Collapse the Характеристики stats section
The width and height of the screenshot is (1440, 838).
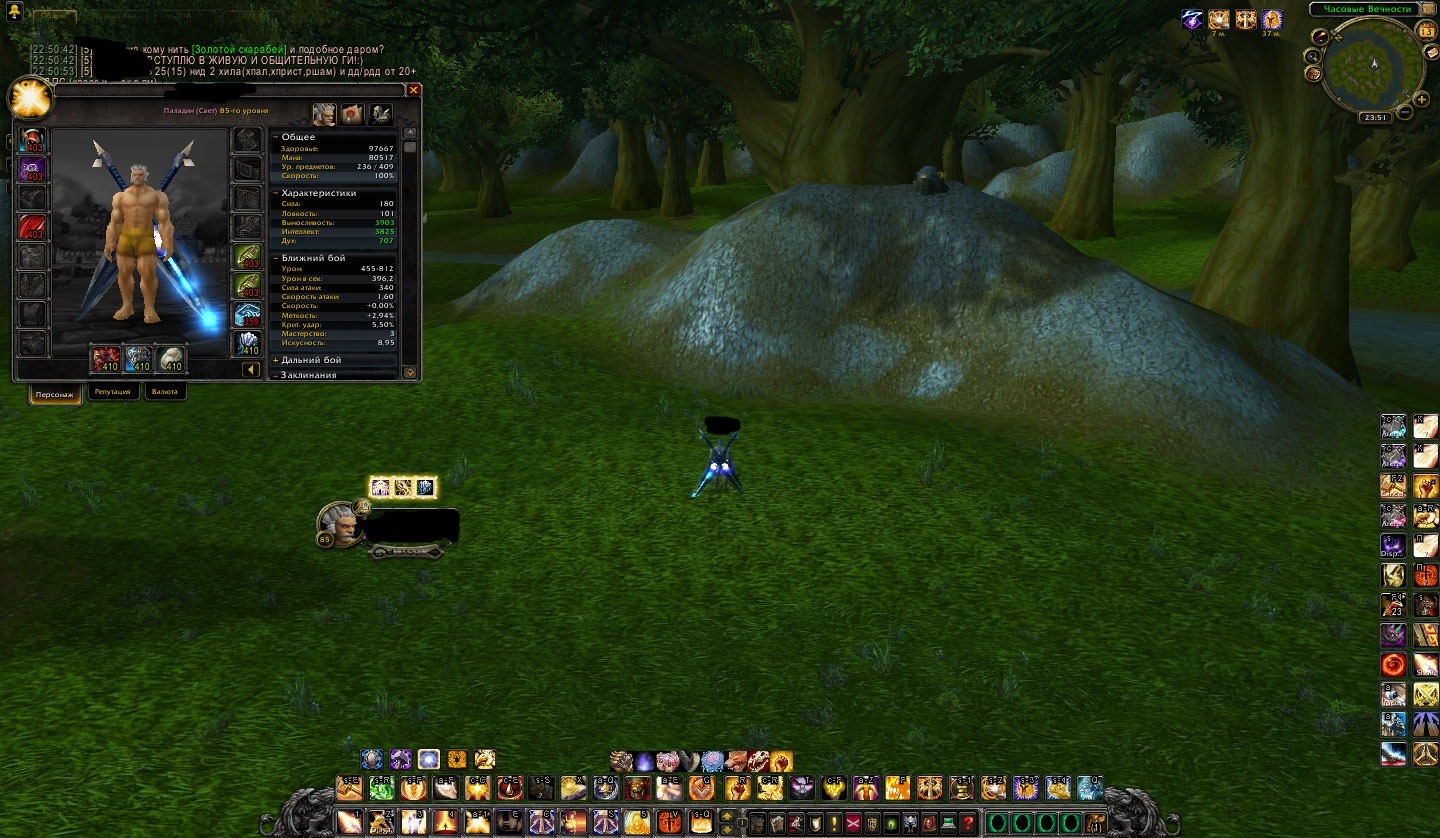pos(276,193)
